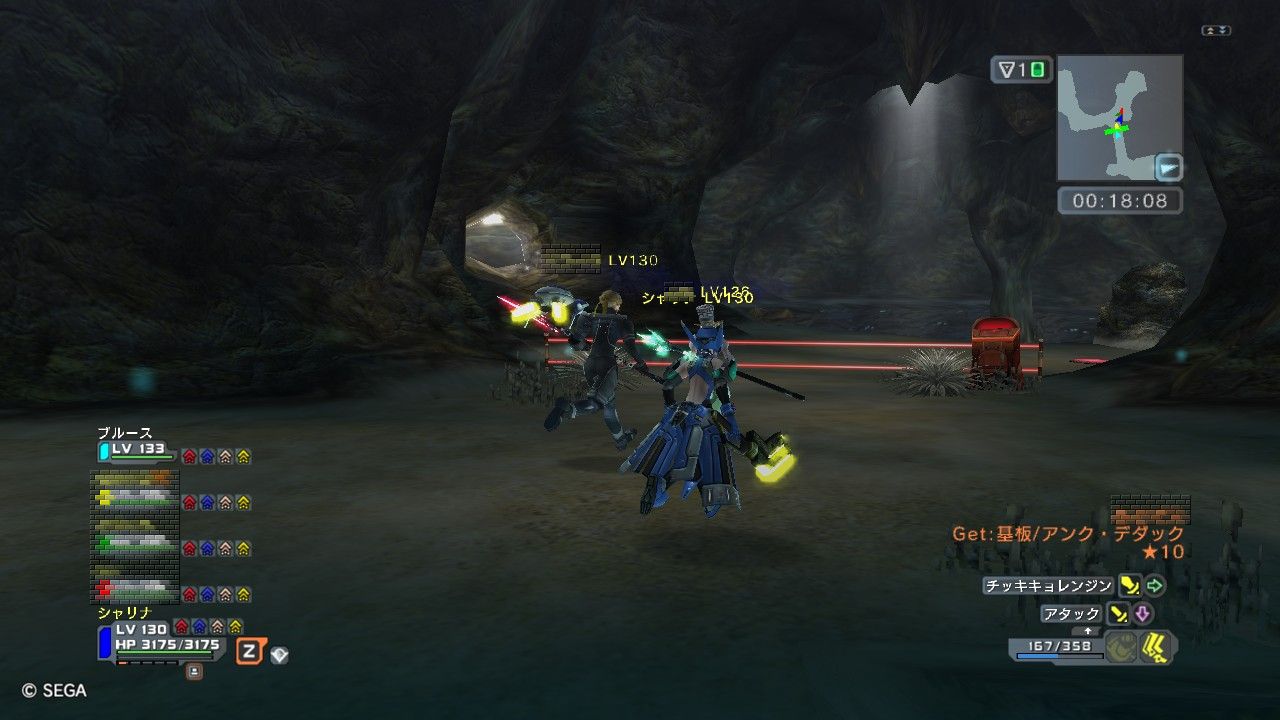Click the orange Z icon beside HP

[251, 652]
